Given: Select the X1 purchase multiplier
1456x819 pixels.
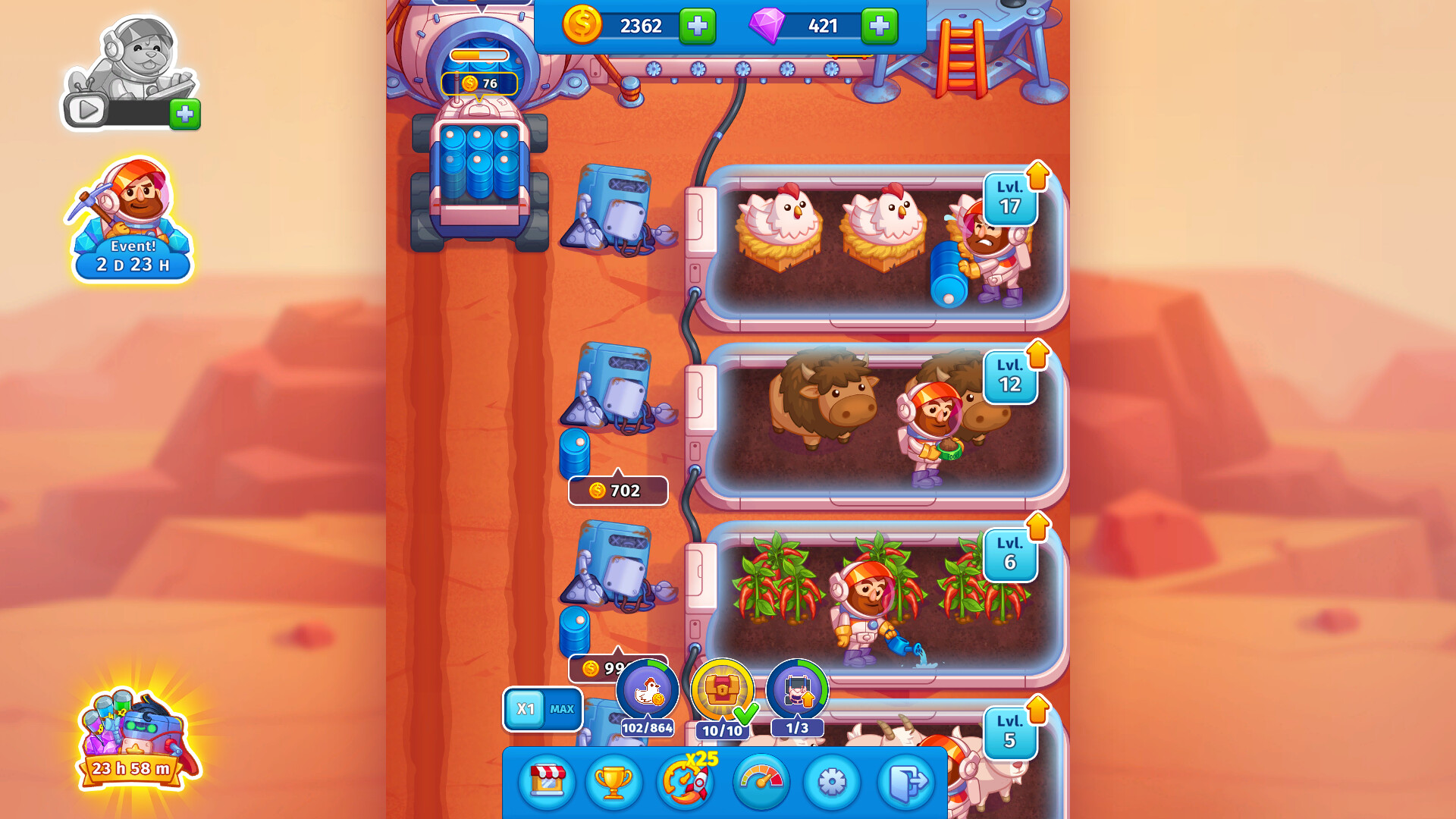Looking at the screenshot, I should [x=526, y=707].
